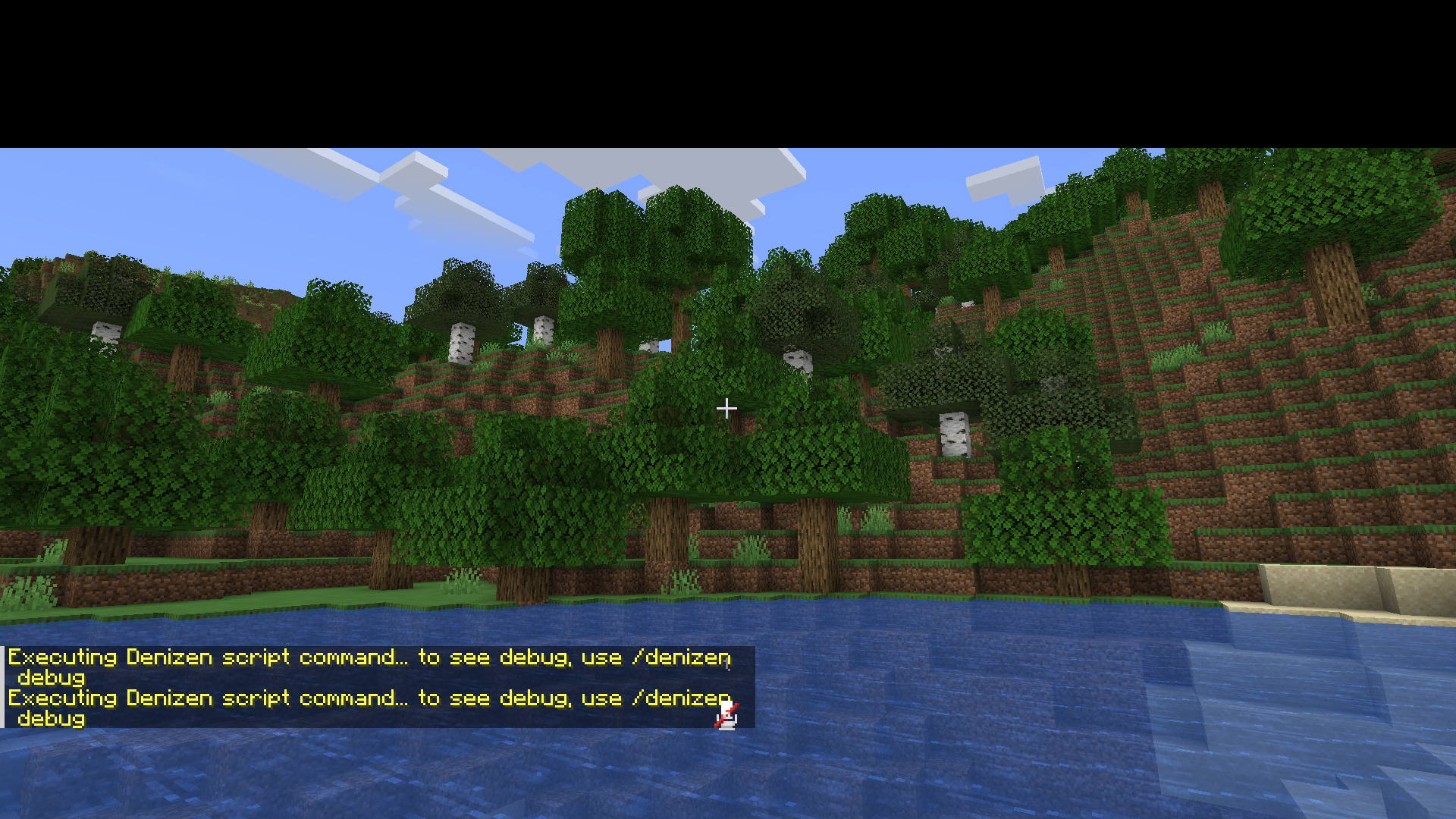Viewport: 1456px width, 819px height.
Task: Click the candy cane on the snowman icon
Action: click(734, 707)
